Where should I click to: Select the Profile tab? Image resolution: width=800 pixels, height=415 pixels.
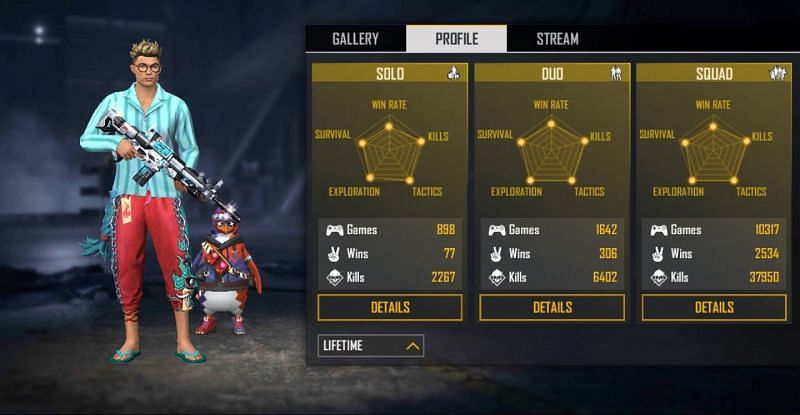coord(456,39)
